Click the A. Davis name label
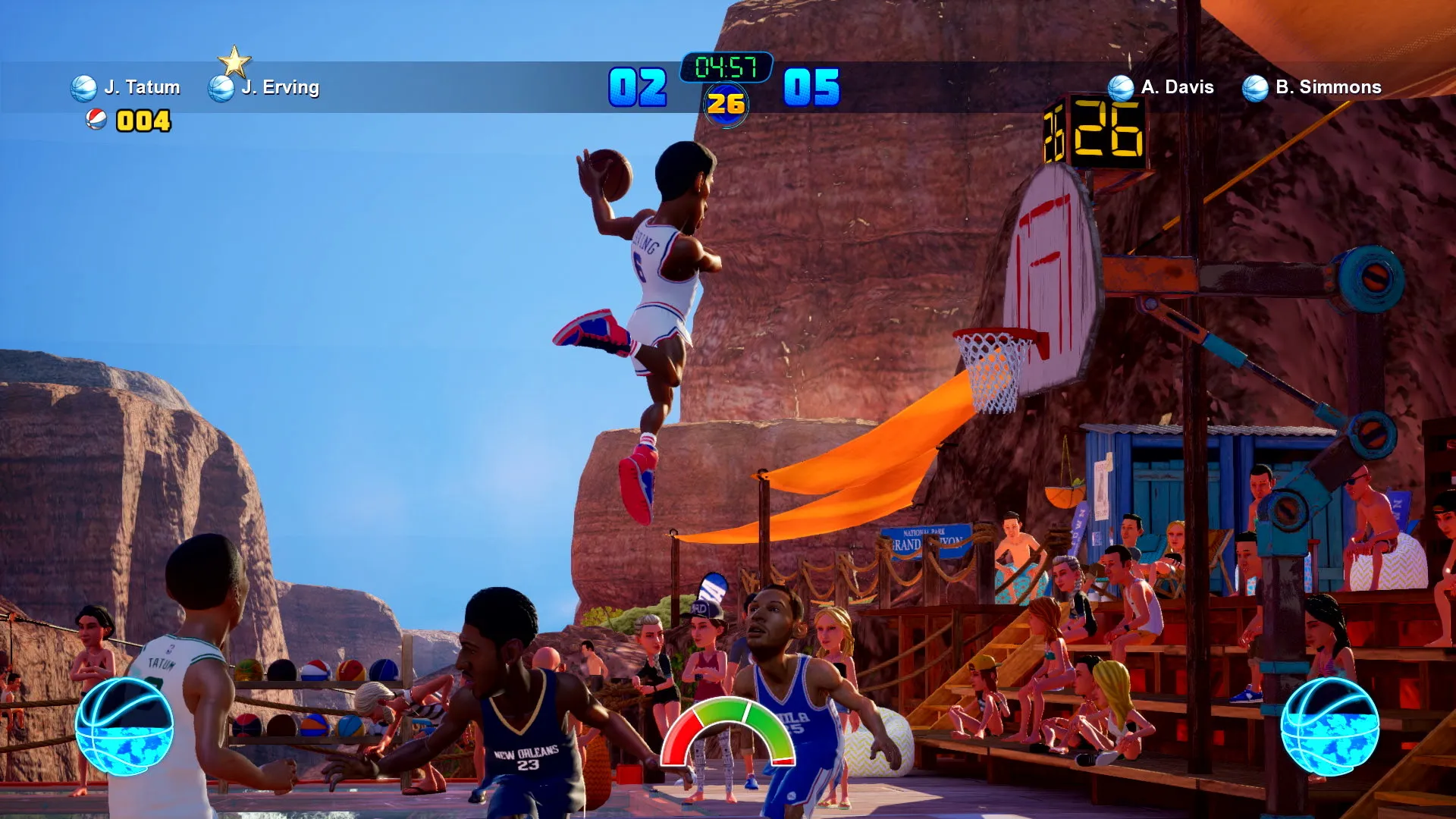The height and width of the screenshot is (819, 1456). click(1177, 87)
